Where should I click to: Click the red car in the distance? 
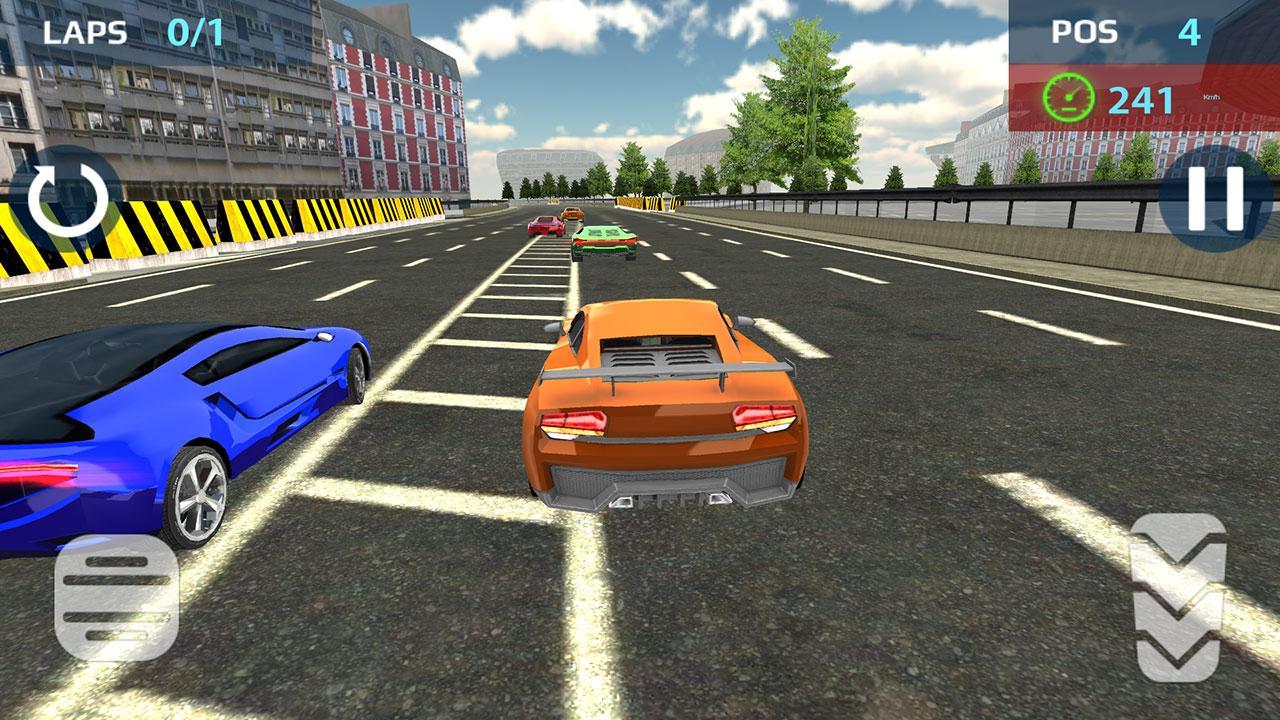pyautogui.click(x=545, y=228)
